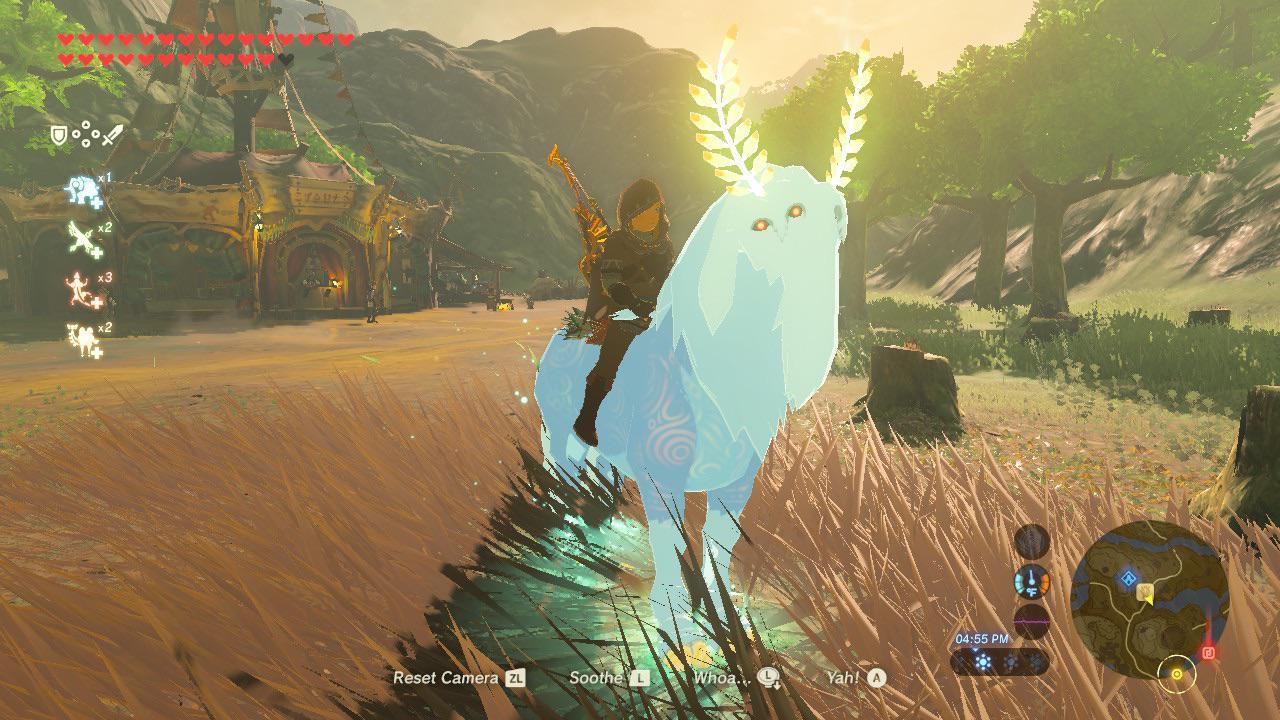The width and height of the screenshot is (1280, 720).
Task: Select the shield icon in top-left HUD
Action: (58, 134)
